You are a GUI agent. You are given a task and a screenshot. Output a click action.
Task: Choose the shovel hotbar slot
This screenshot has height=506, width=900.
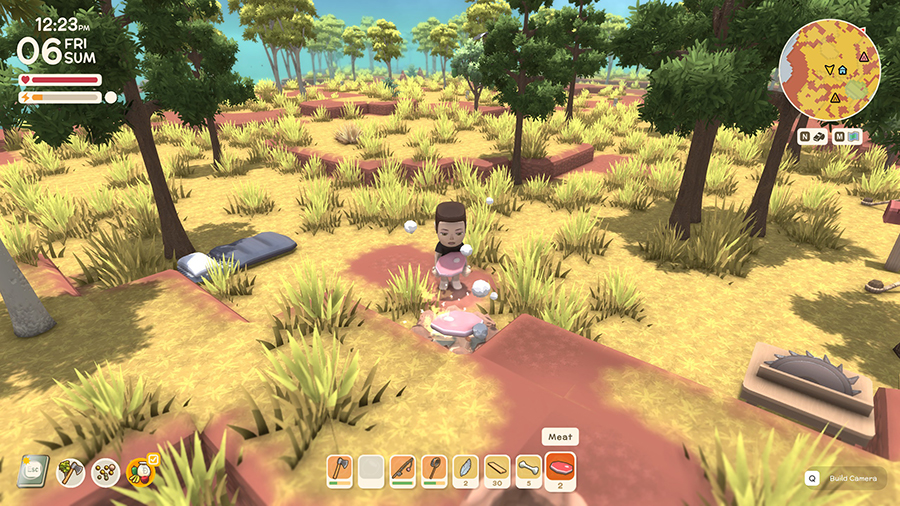[434, 468]
